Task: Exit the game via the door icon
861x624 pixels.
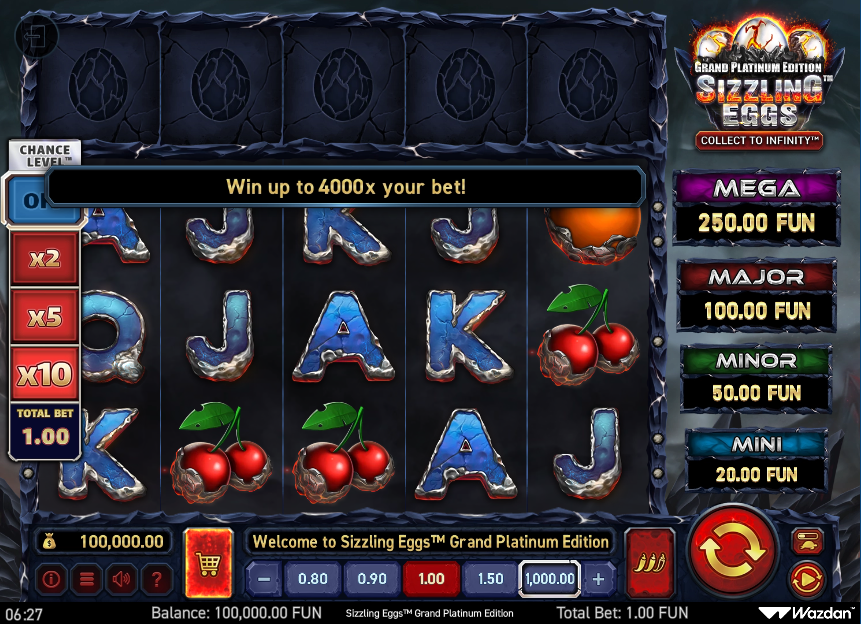Action: (x=36, y=37)
